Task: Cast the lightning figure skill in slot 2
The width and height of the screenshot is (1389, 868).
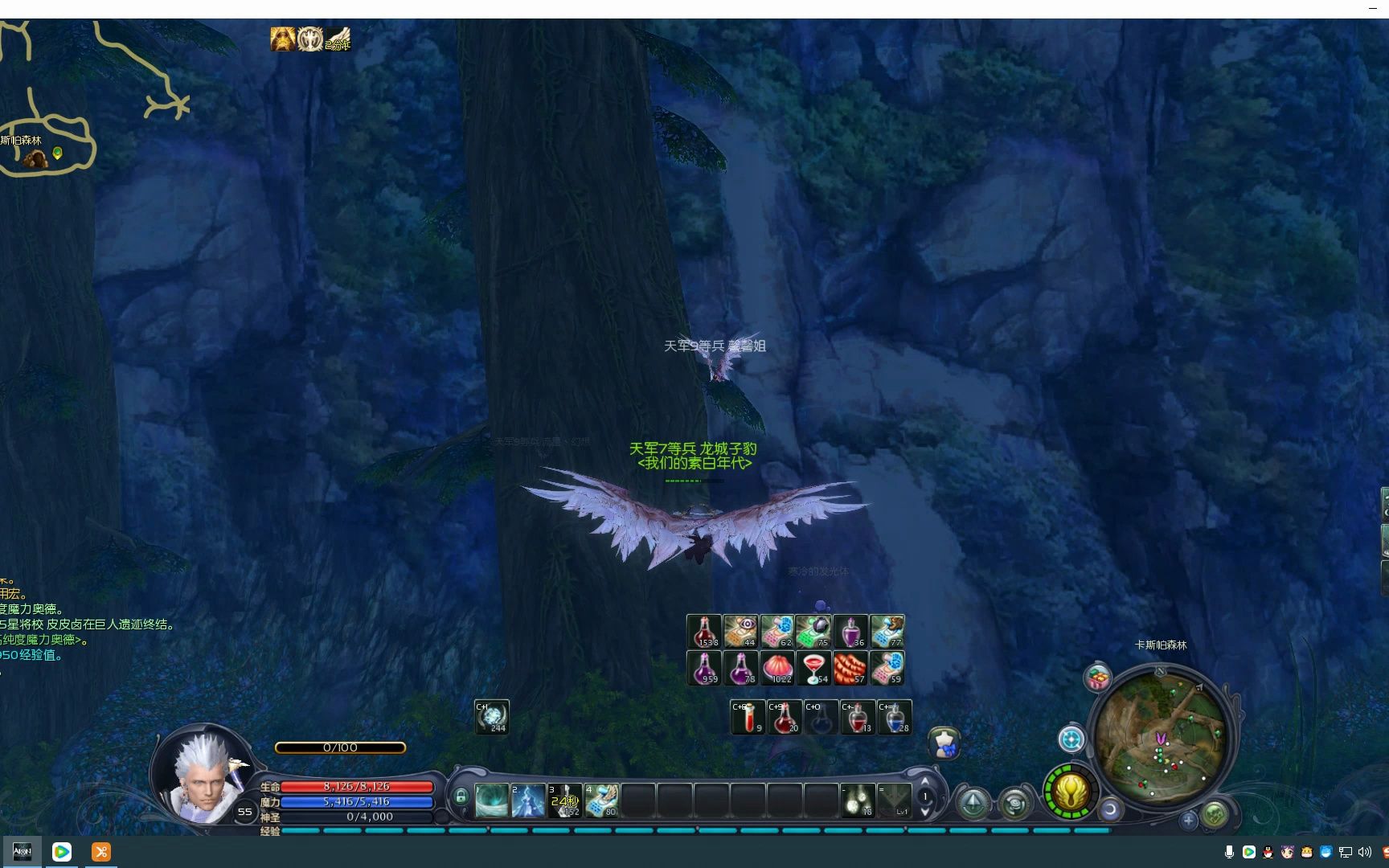Action: click(528, 800)
